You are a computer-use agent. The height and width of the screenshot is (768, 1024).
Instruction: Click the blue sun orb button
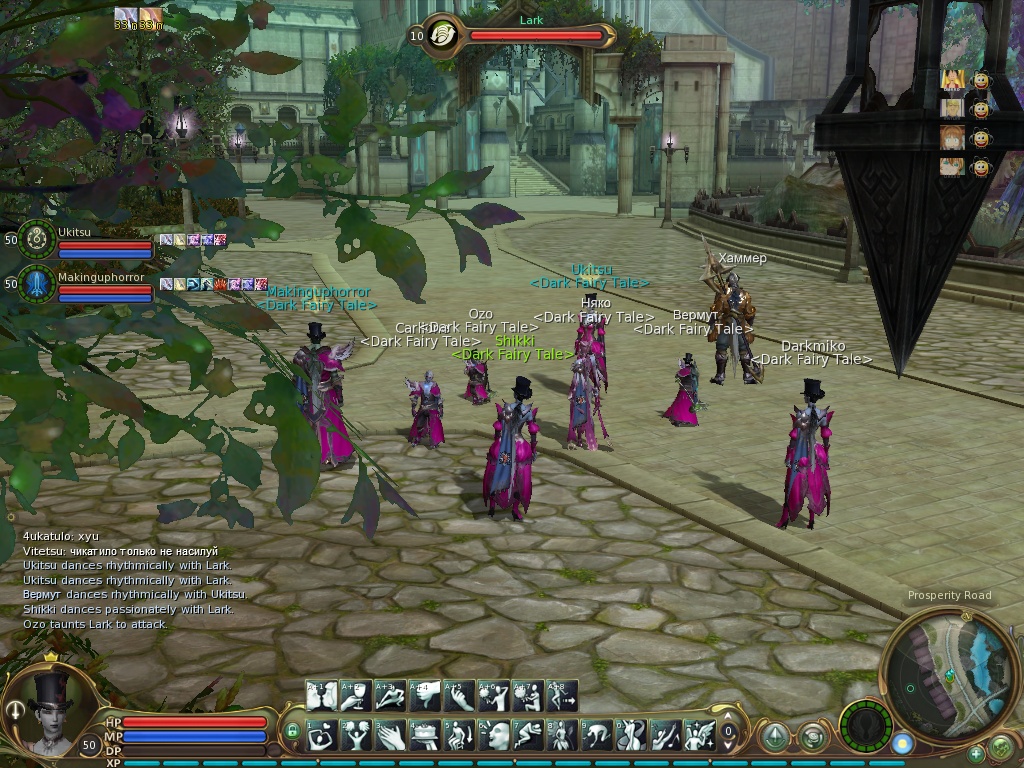coord(902,744)
